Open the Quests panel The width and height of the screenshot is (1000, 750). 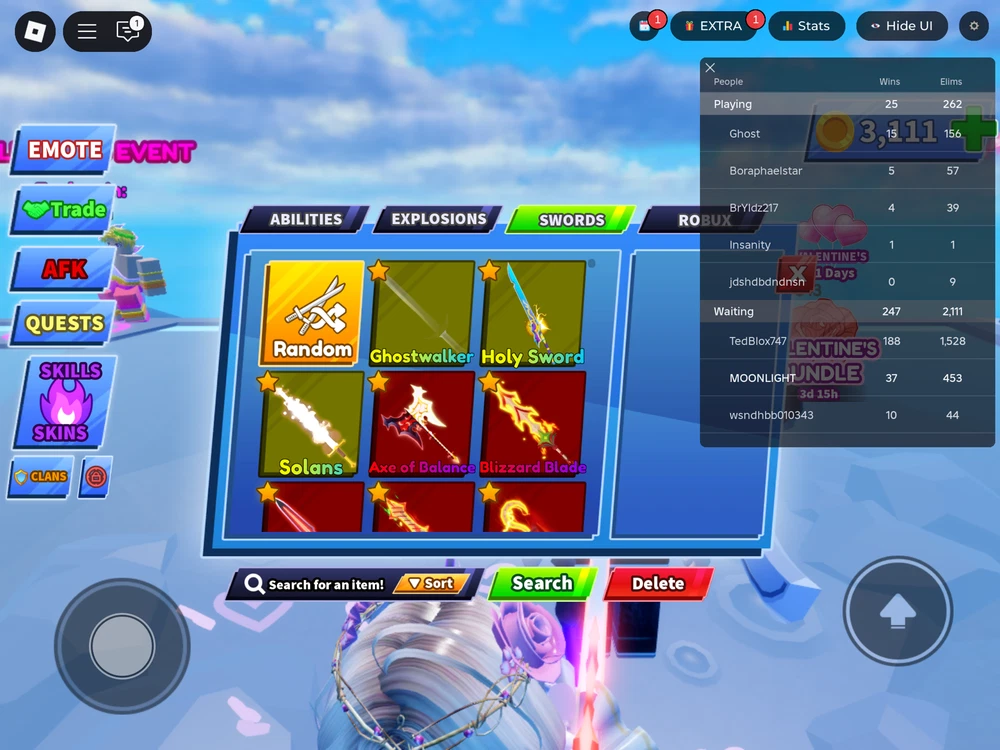tap(64, 324)
